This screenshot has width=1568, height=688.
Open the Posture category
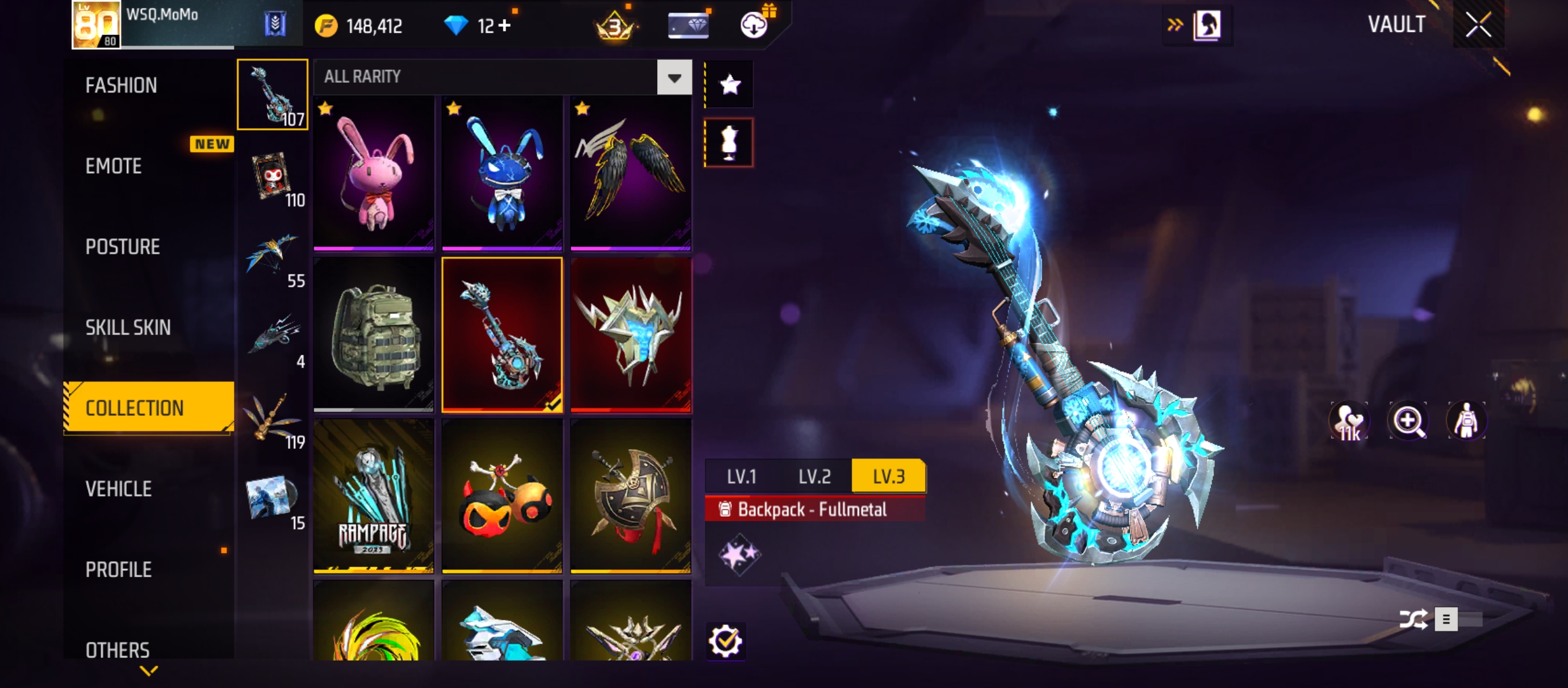[122, 247]
